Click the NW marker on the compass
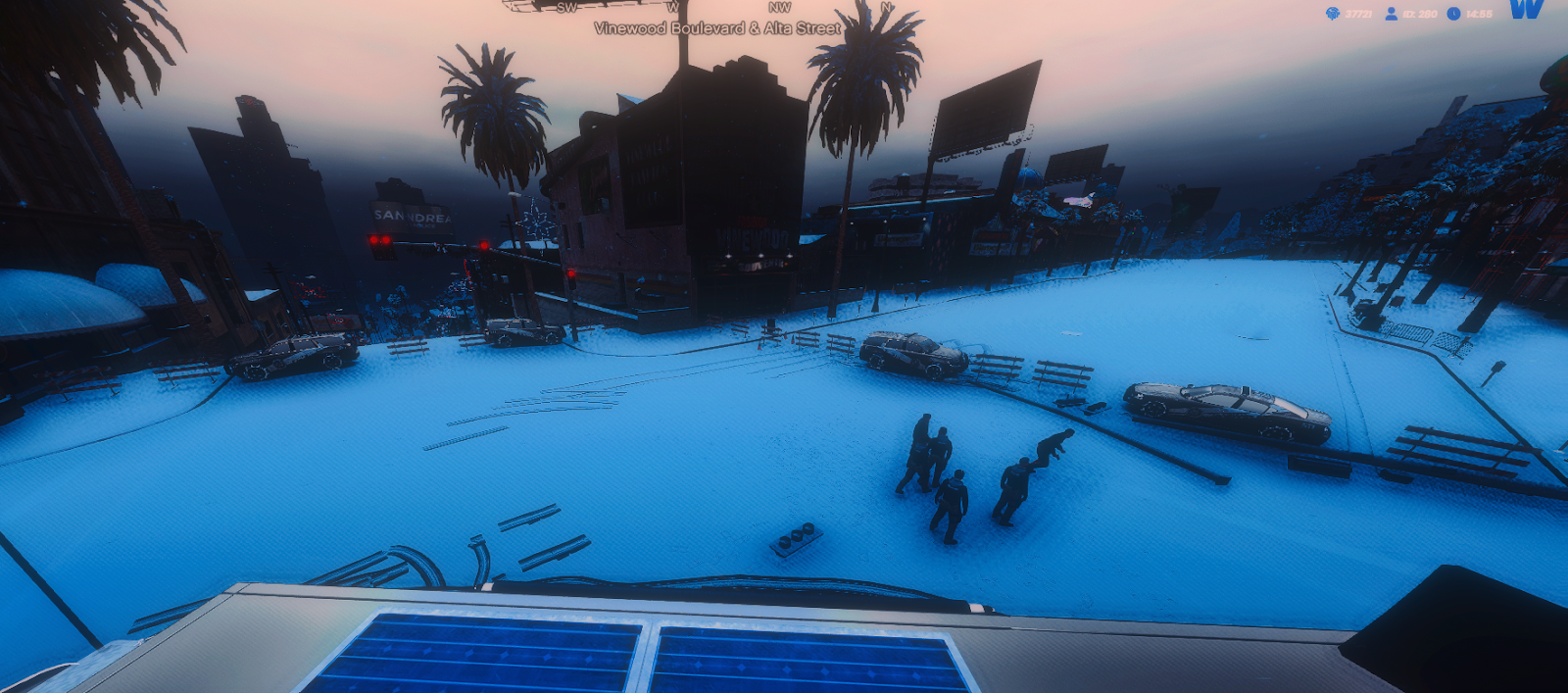The height and width of the screenshot is (693, 1568). (779, 8)
